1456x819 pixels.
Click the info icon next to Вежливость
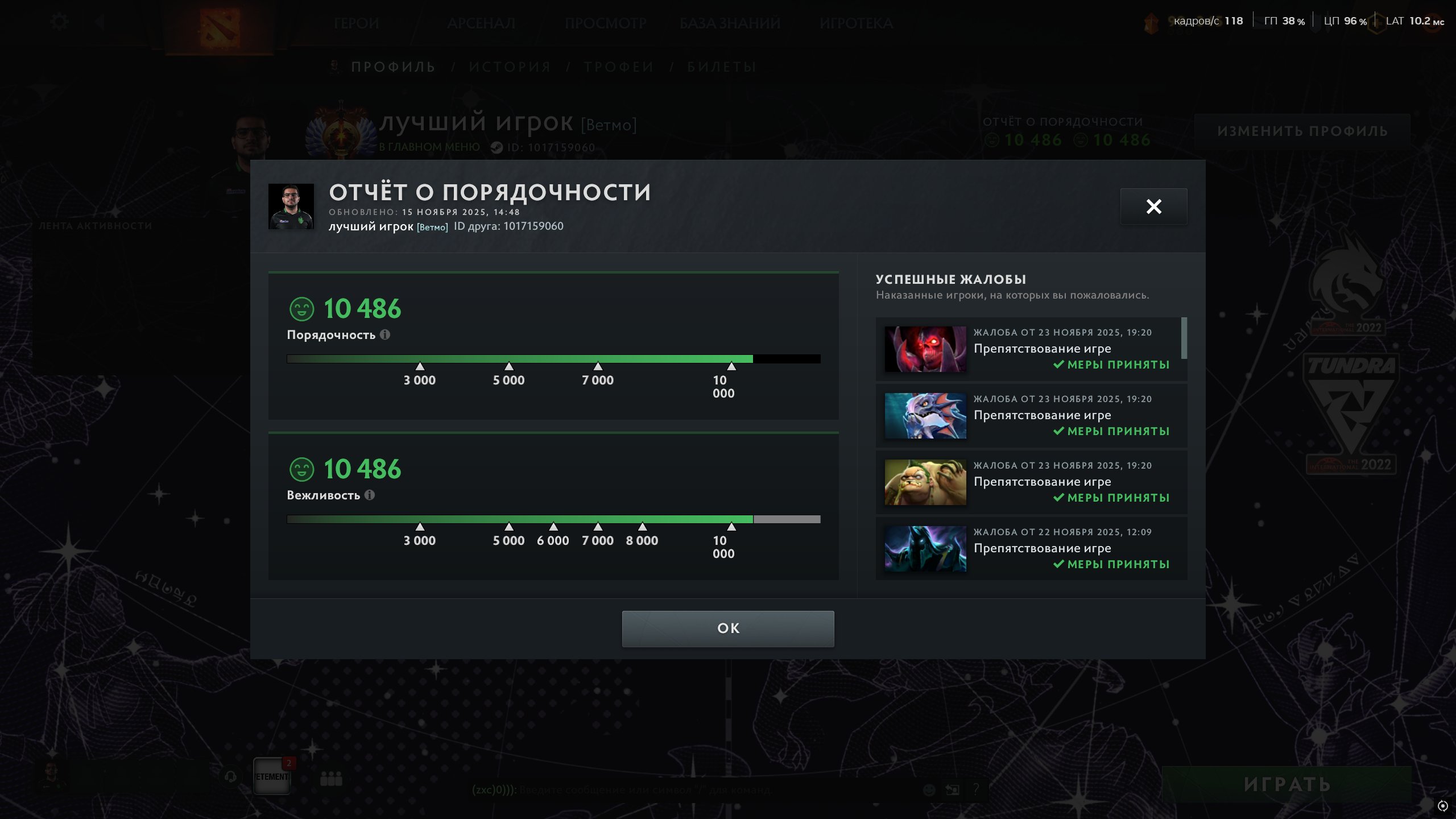click(x=370, y=496)
